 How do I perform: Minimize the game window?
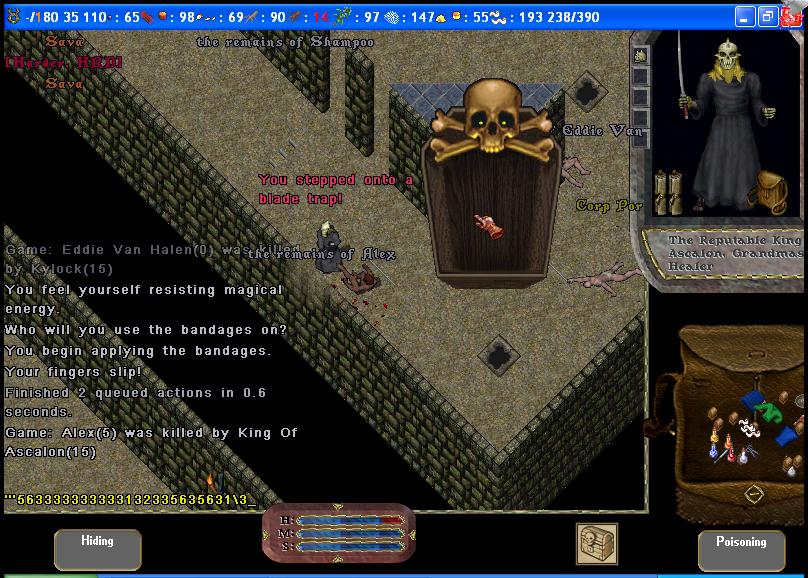[746, 17]
